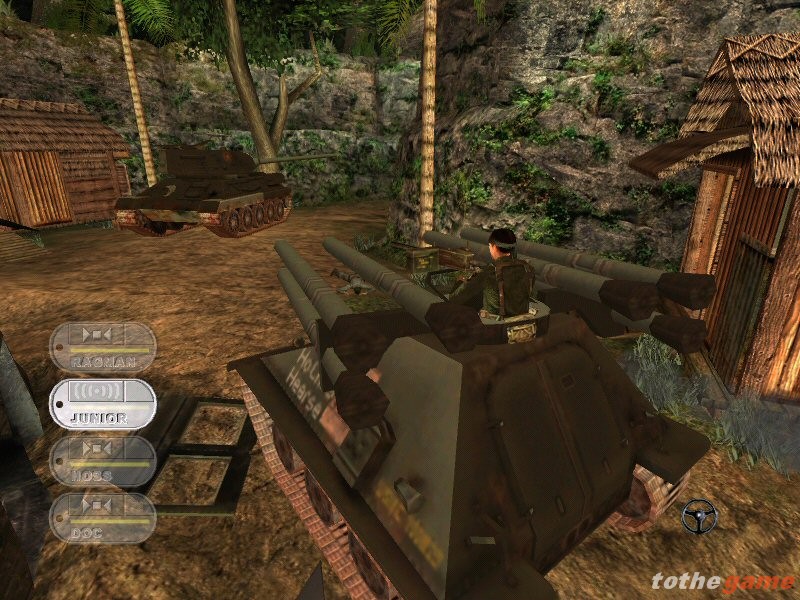The height and width of the screenshot is (600, 800).
Task: Pick the Doc squad member tag
Action: pyautogui.click(x=103, y=517)
